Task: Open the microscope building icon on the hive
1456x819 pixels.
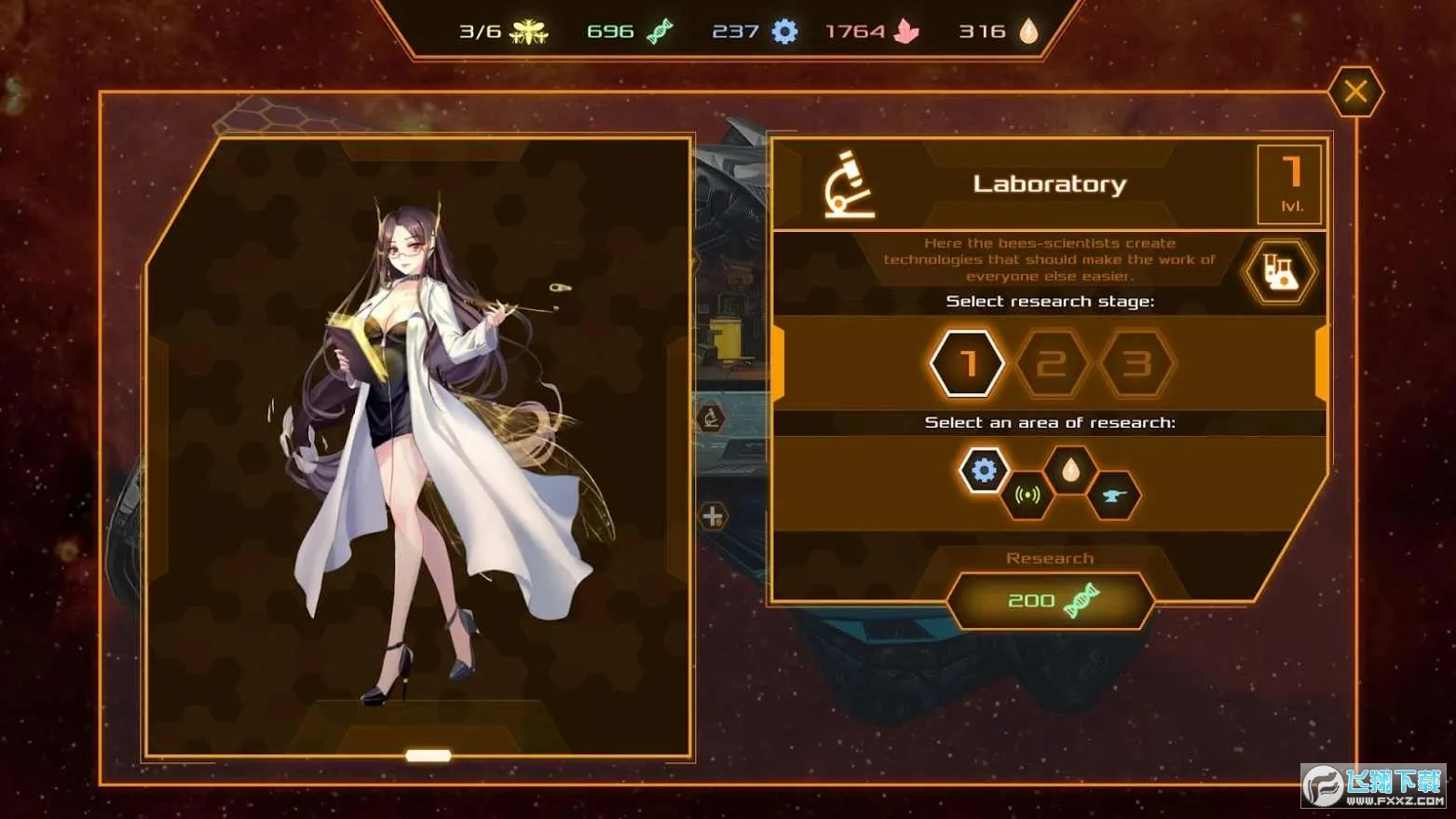Action: point(712,419)
